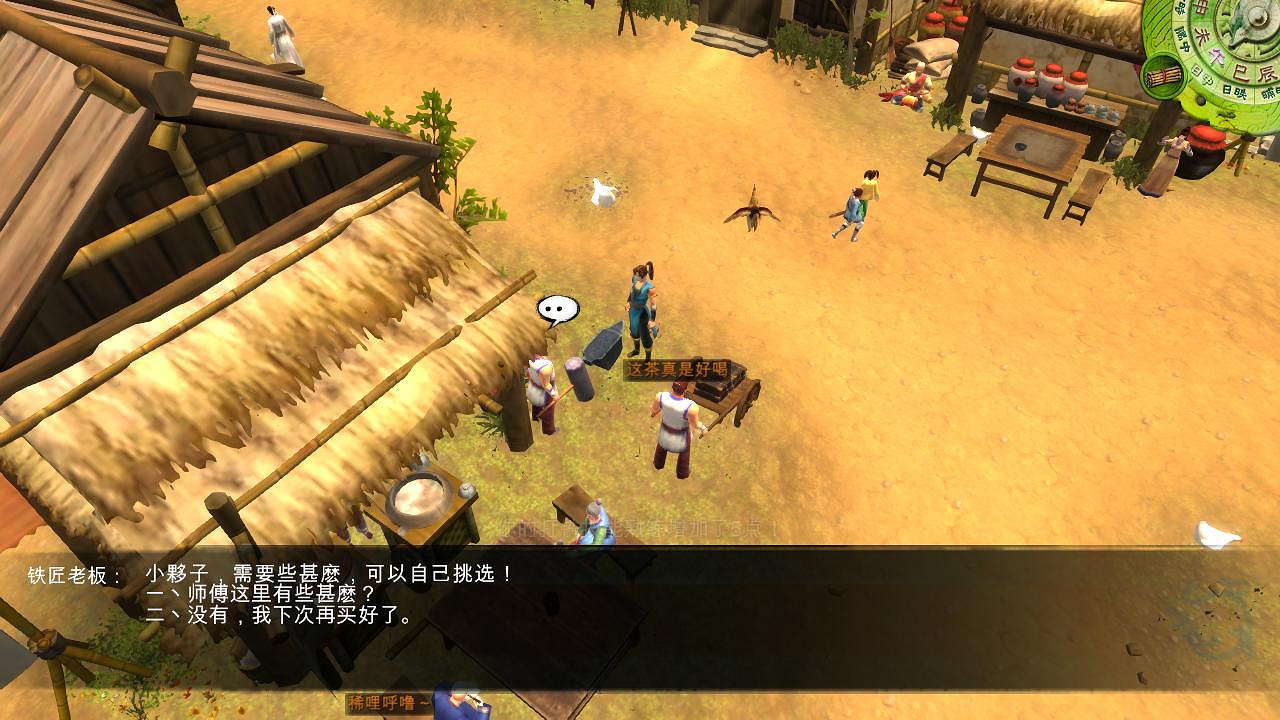The height and width of the screenshot is (720, 1280).
Task: Click the blacksmith NPC in white apron
Action: click(x=675, y=420)
